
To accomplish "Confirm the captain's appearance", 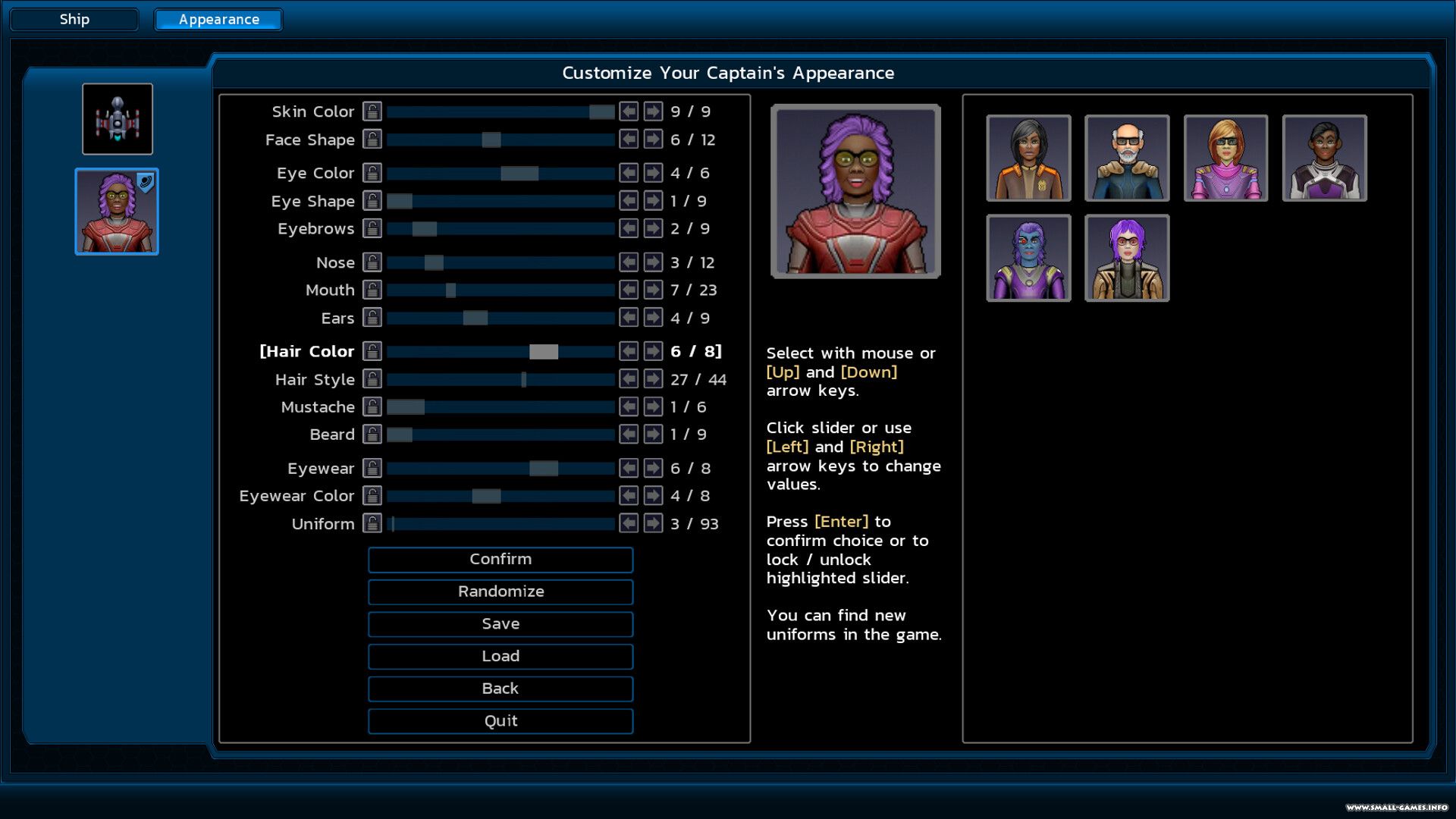I will 500,560.
